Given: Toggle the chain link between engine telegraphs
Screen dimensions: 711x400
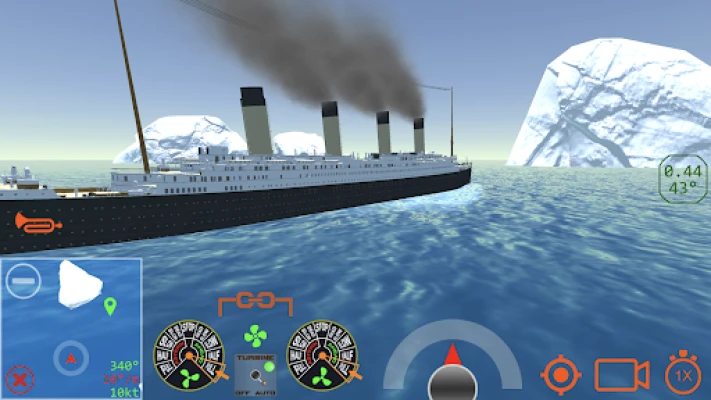Looking at the screenshot, I should pyautogui.click(x=255, y=301).
